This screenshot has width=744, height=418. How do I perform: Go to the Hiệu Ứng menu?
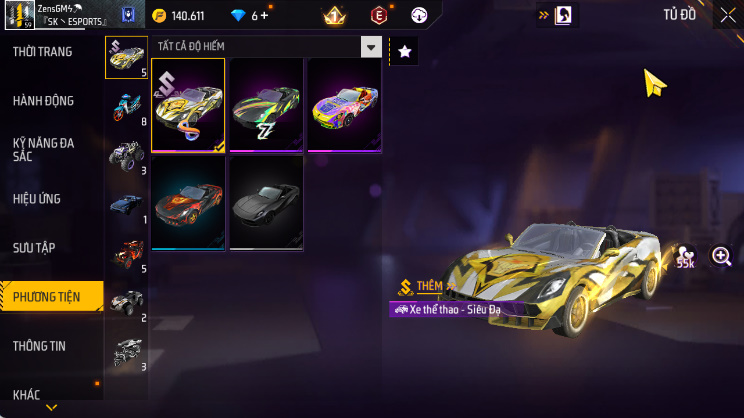click(38, 199)
